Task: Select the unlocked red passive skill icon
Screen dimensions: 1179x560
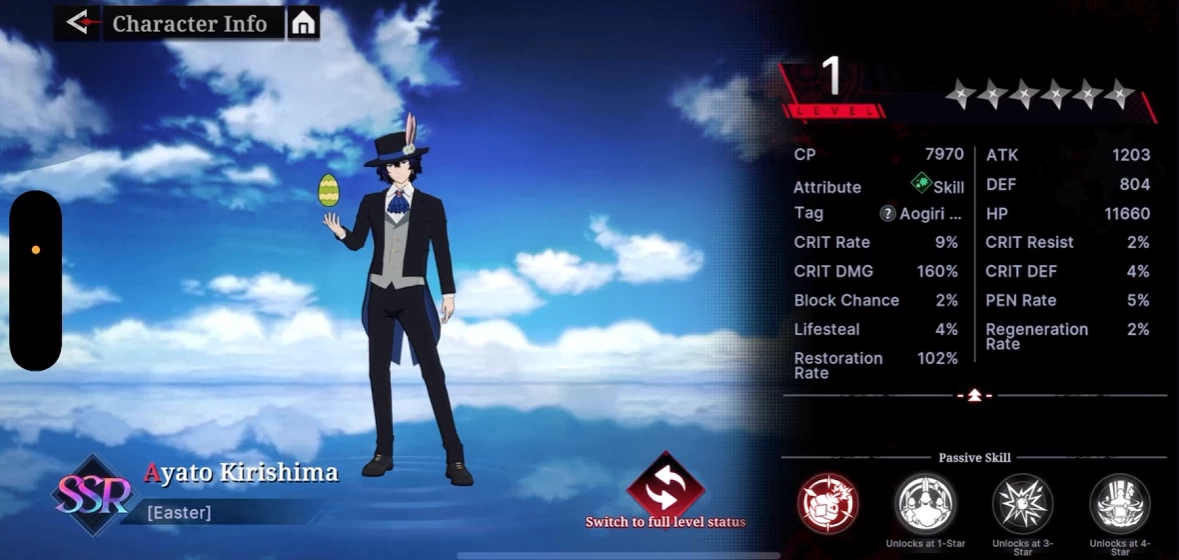Action: [x=827, y=503]
